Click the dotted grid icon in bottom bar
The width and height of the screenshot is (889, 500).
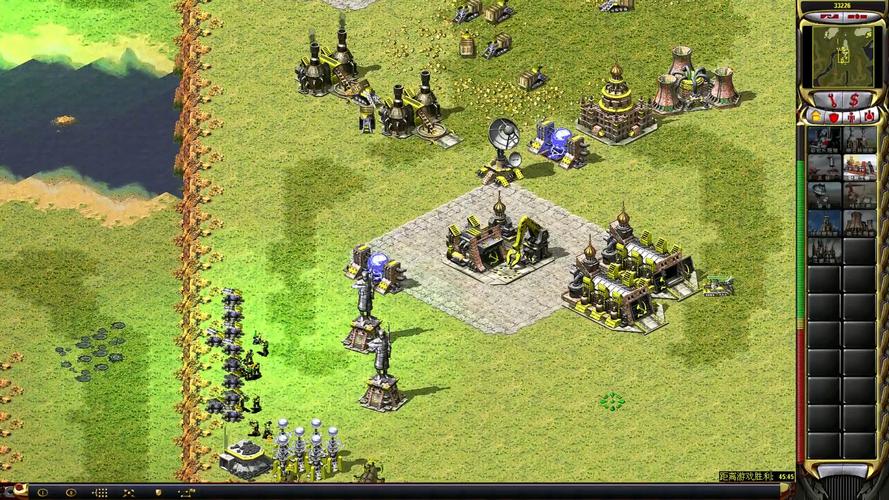point(100,492)
